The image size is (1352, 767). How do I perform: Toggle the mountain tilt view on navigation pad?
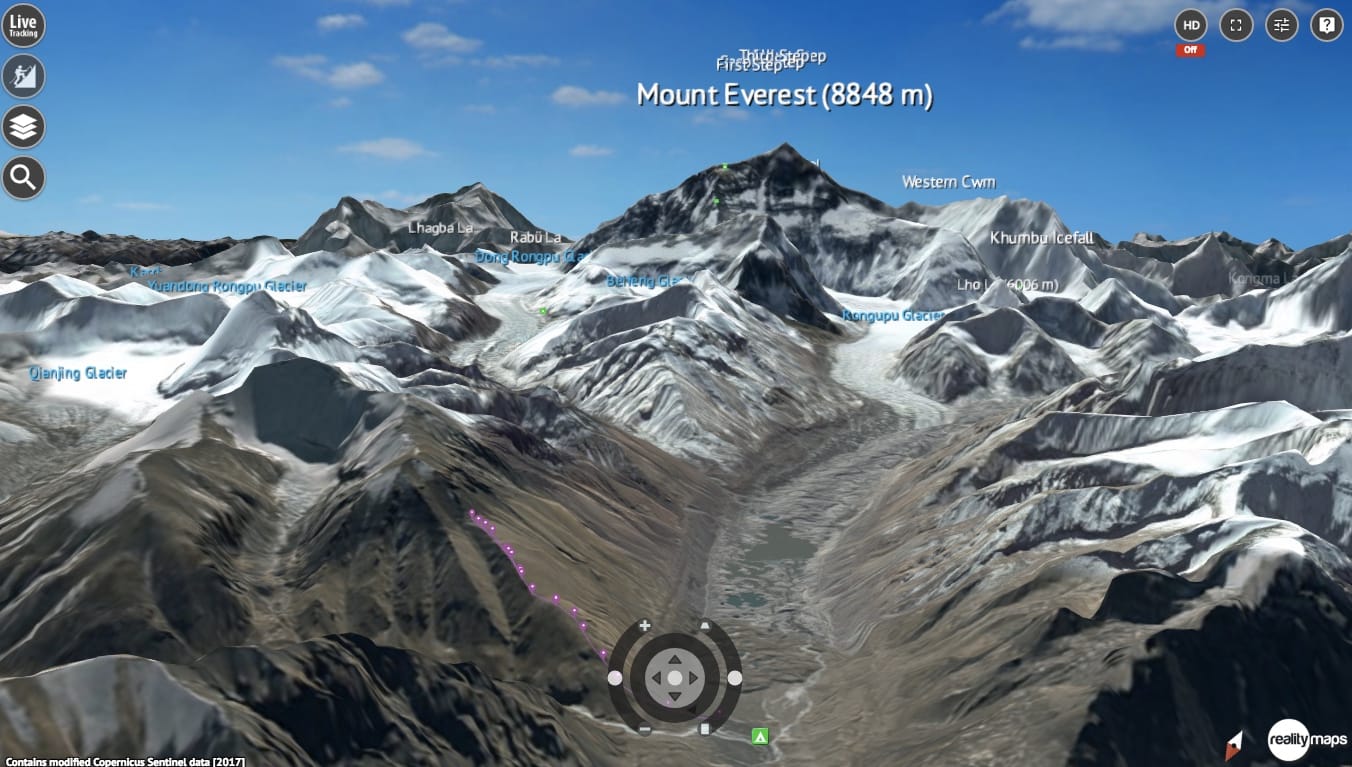(704, 625)
